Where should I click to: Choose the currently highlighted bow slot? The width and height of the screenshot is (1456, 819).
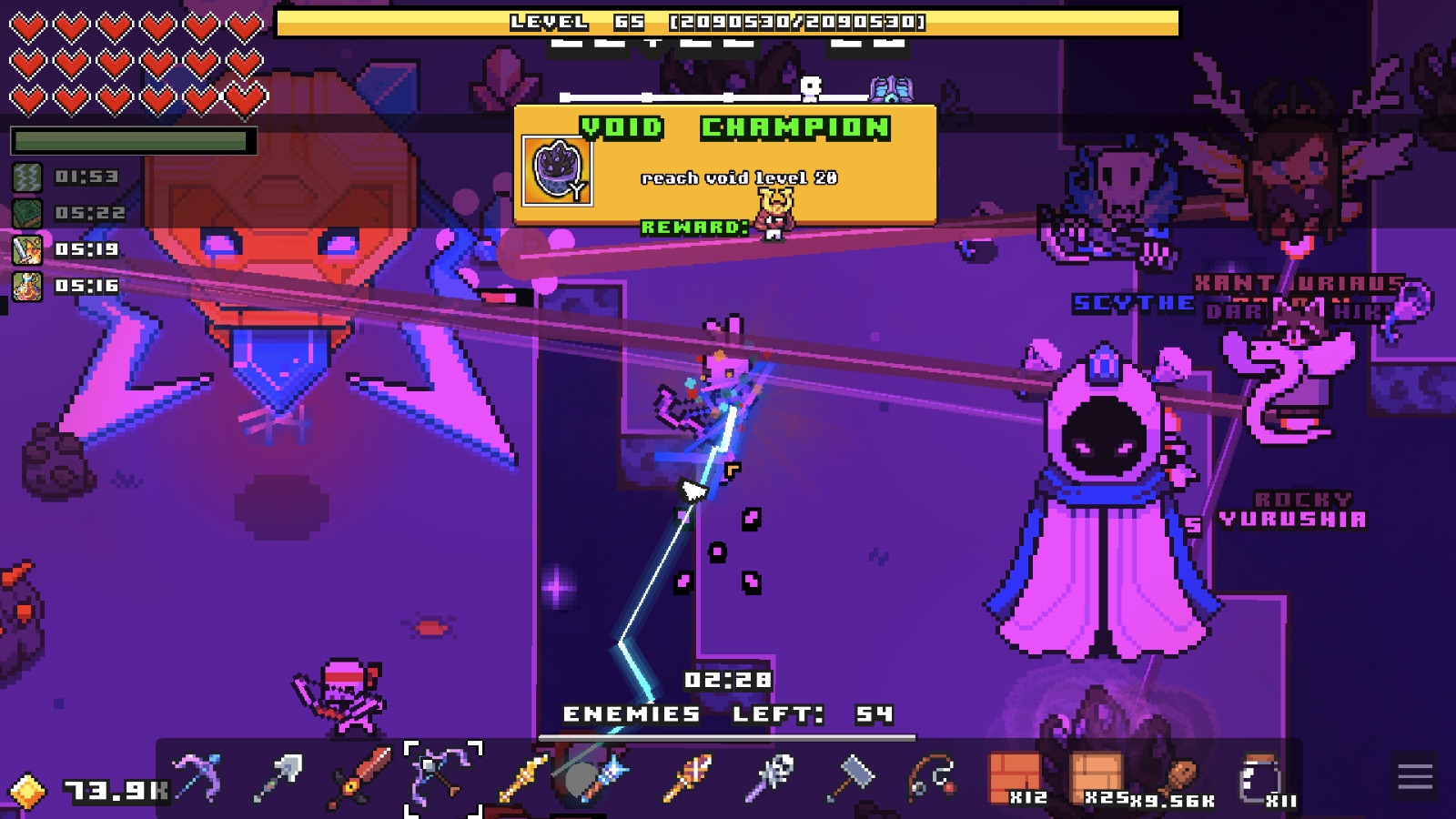pos(442,778)
